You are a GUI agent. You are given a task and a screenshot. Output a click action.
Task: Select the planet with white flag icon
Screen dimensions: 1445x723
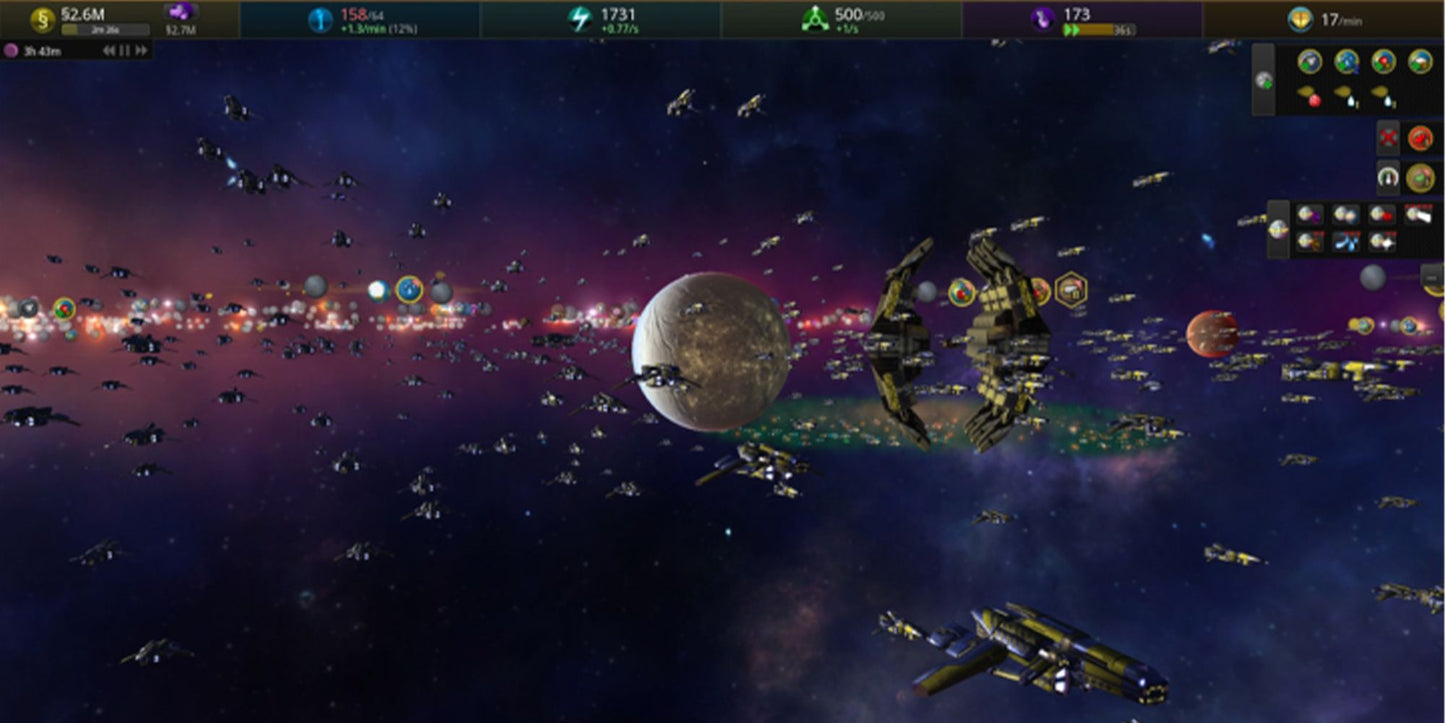pyautogui.click(x=1418, y=214)
